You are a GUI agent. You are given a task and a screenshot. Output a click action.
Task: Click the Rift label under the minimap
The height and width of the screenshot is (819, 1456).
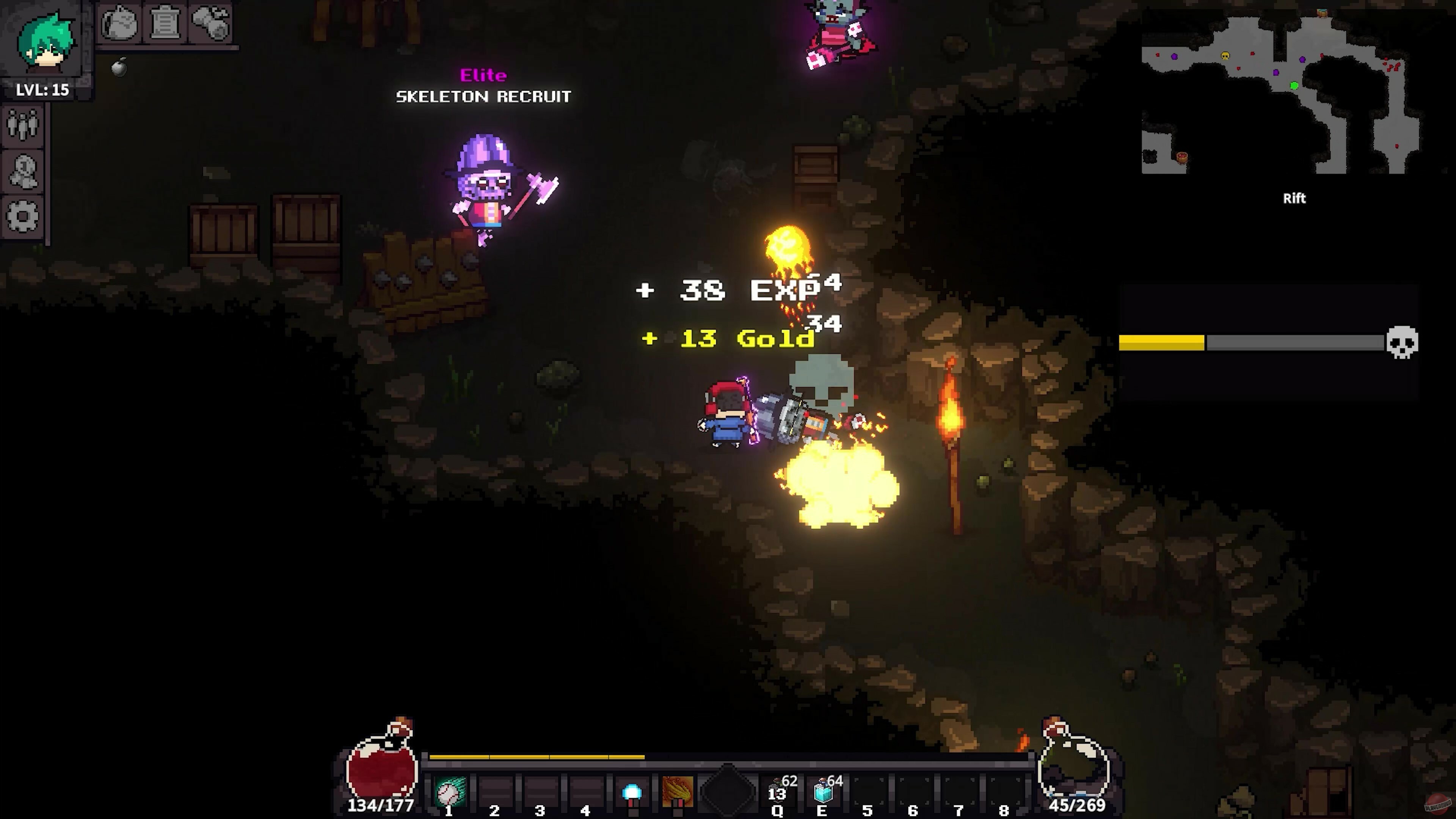[1294, 198]
